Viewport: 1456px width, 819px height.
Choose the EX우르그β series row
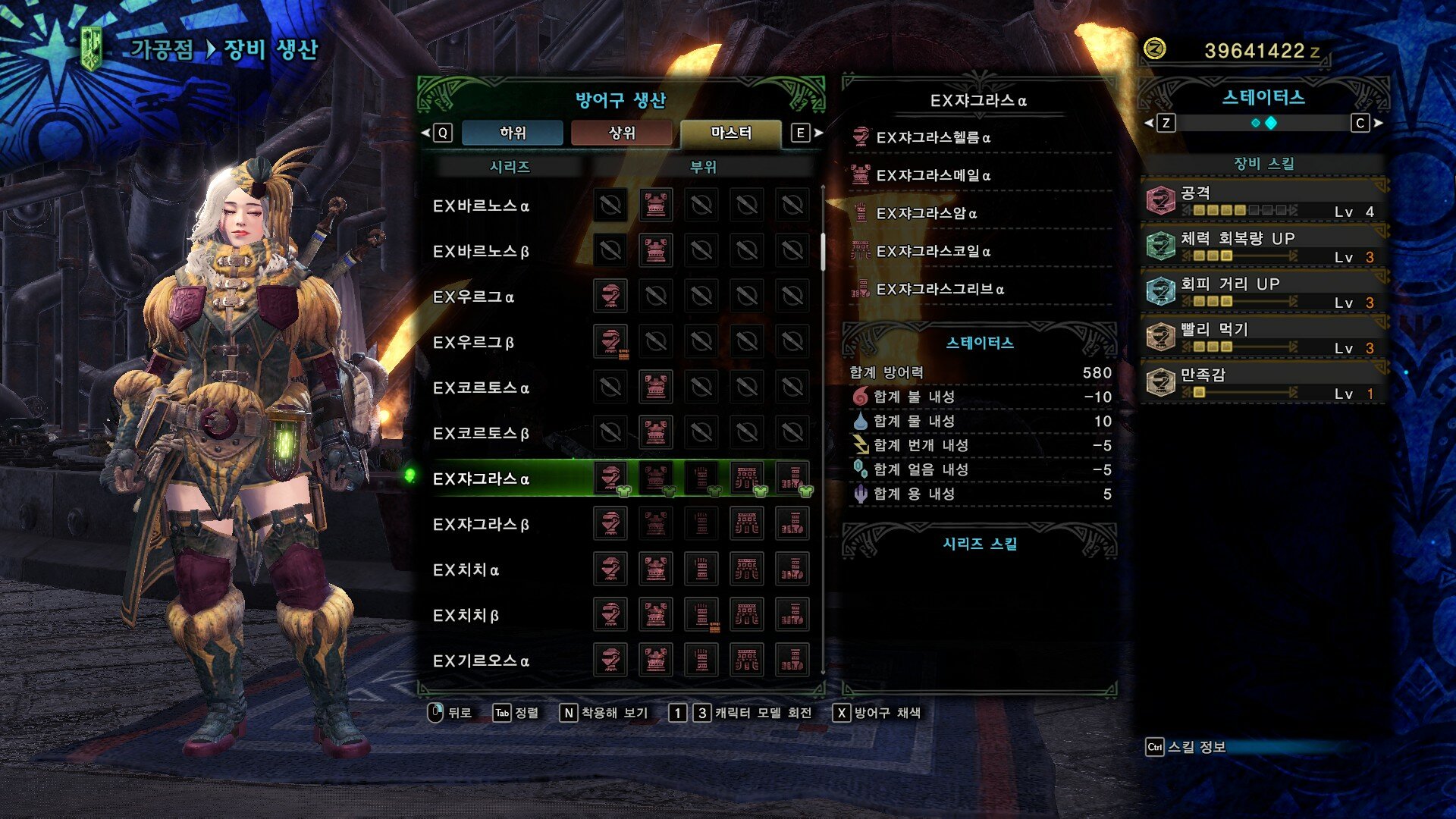pyautogui.click(x=473, y=342)
